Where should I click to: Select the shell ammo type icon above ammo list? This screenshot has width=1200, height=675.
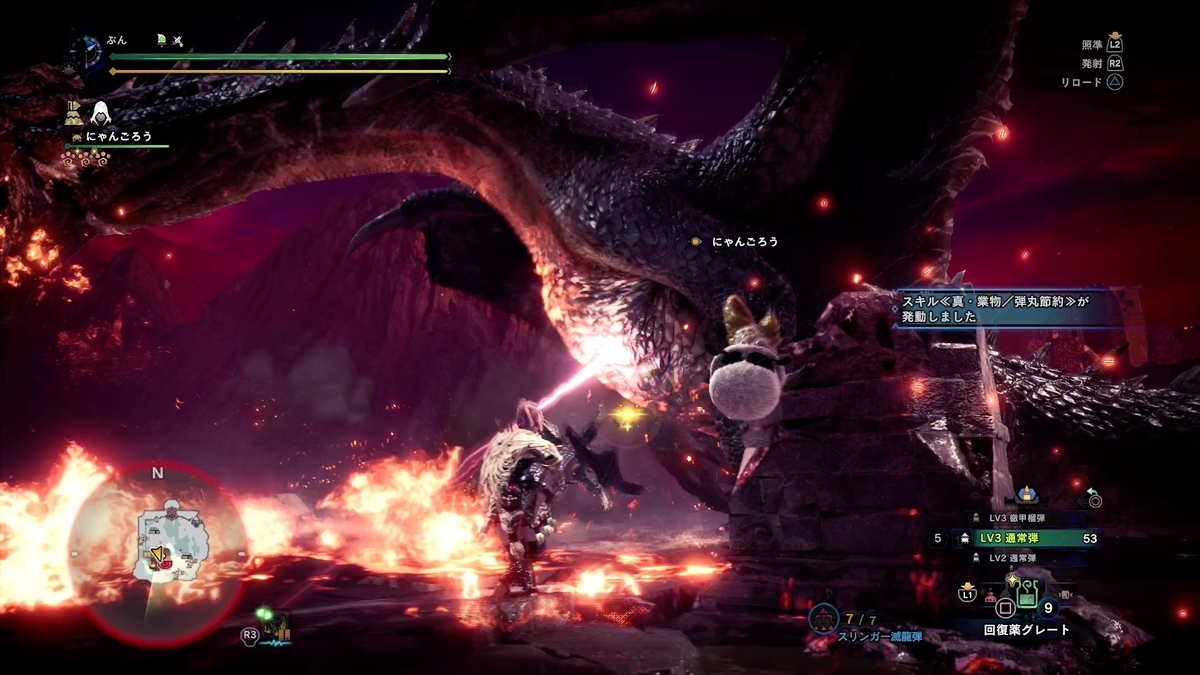coord(1026,495)
